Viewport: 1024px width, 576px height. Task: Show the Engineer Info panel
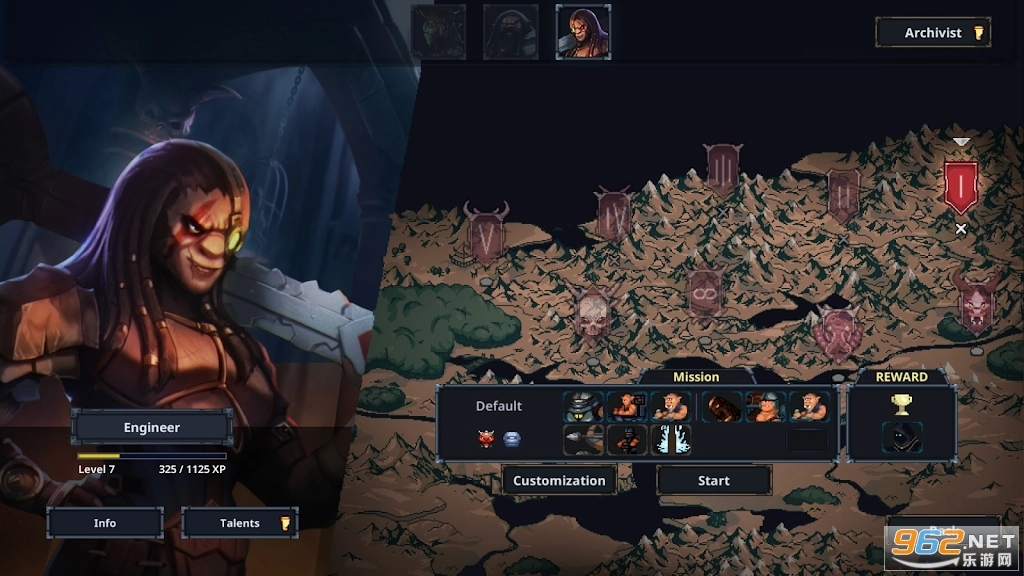point(105,523)
